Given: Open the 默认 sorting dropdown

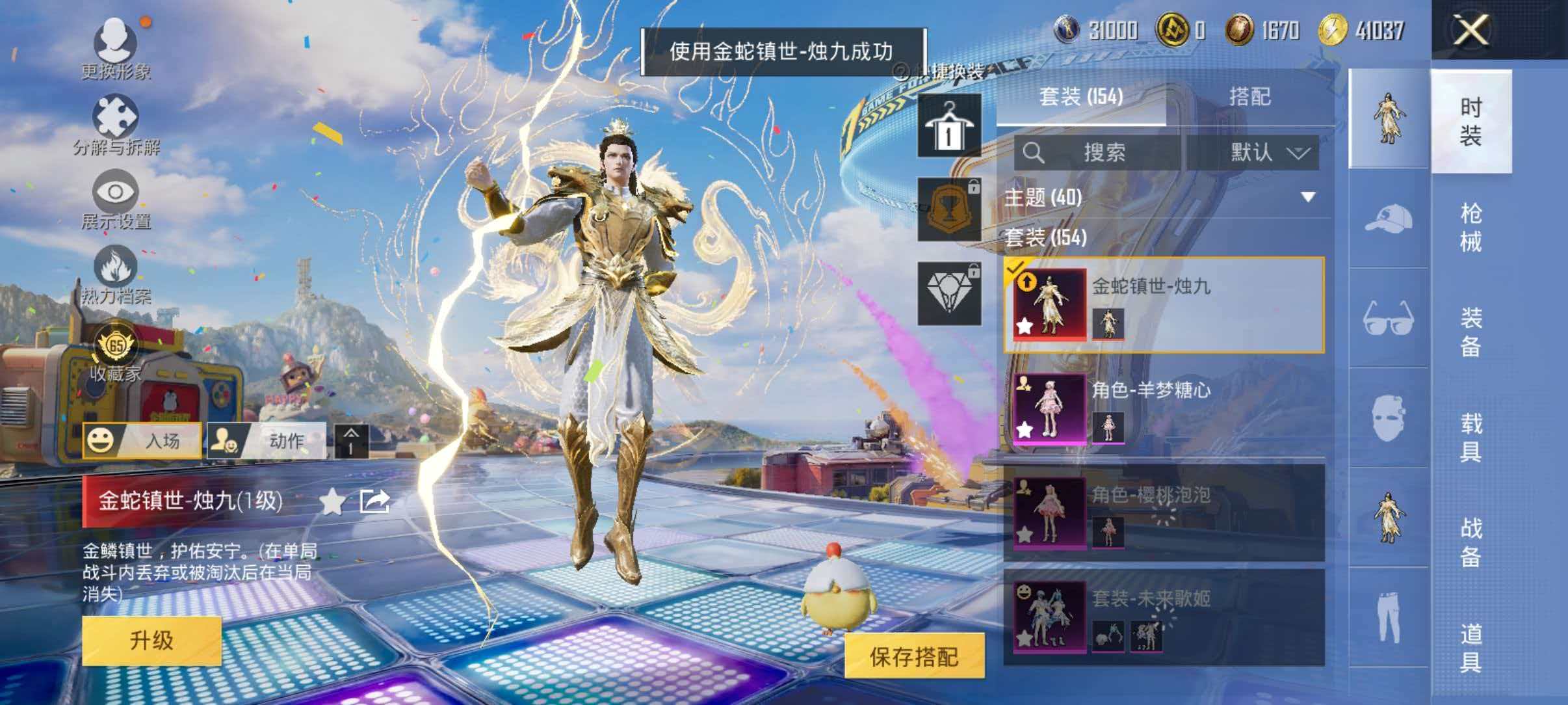Looking at the screenshot, I should (1267, 155).
